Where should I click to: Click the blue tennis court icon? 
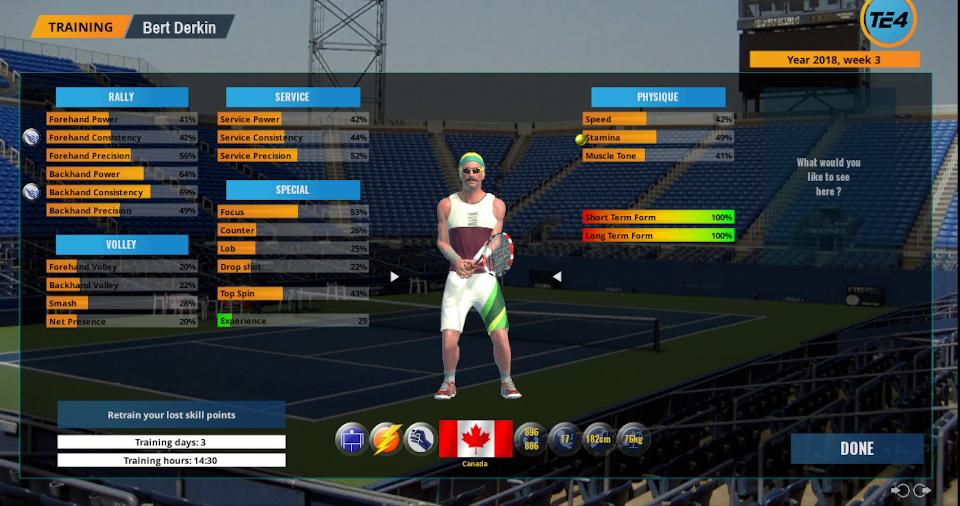pyautogui.click(x=351, y=439)
